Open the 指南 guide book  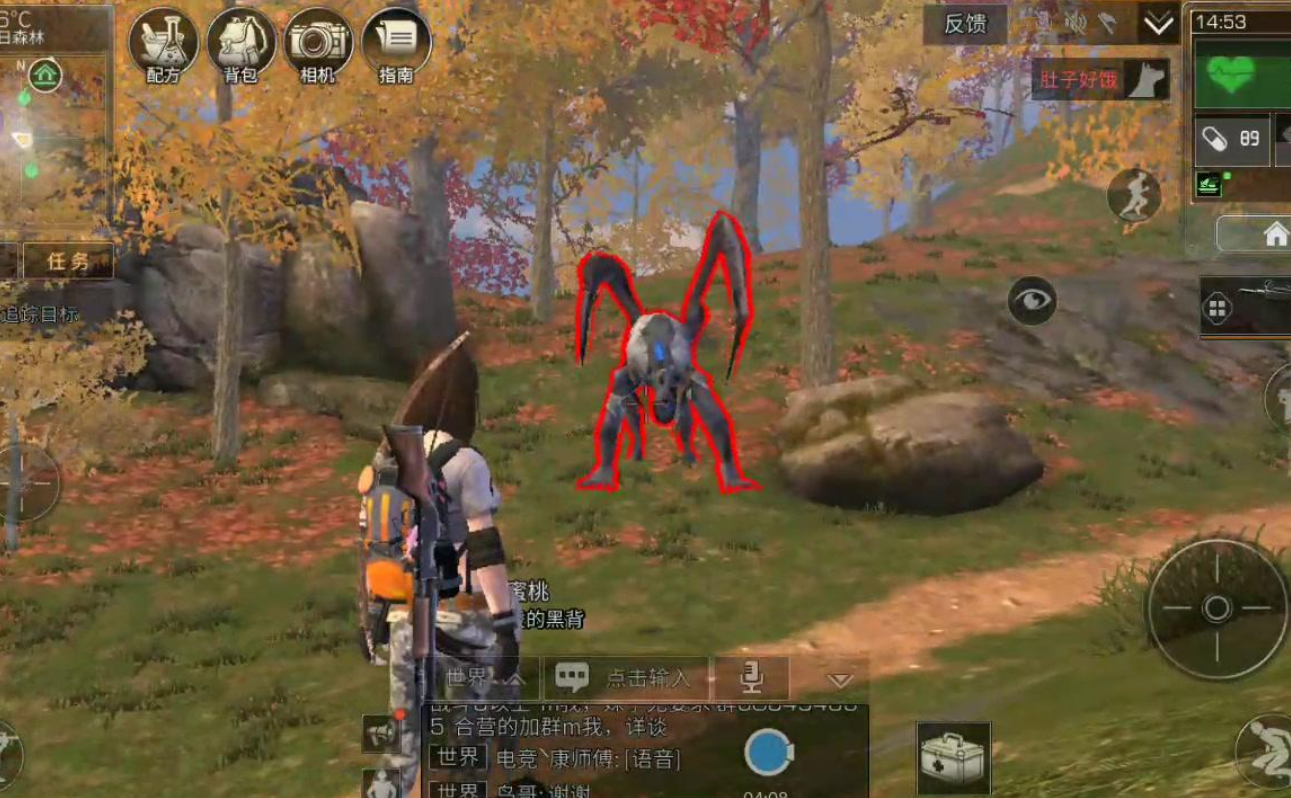[396, 45]
